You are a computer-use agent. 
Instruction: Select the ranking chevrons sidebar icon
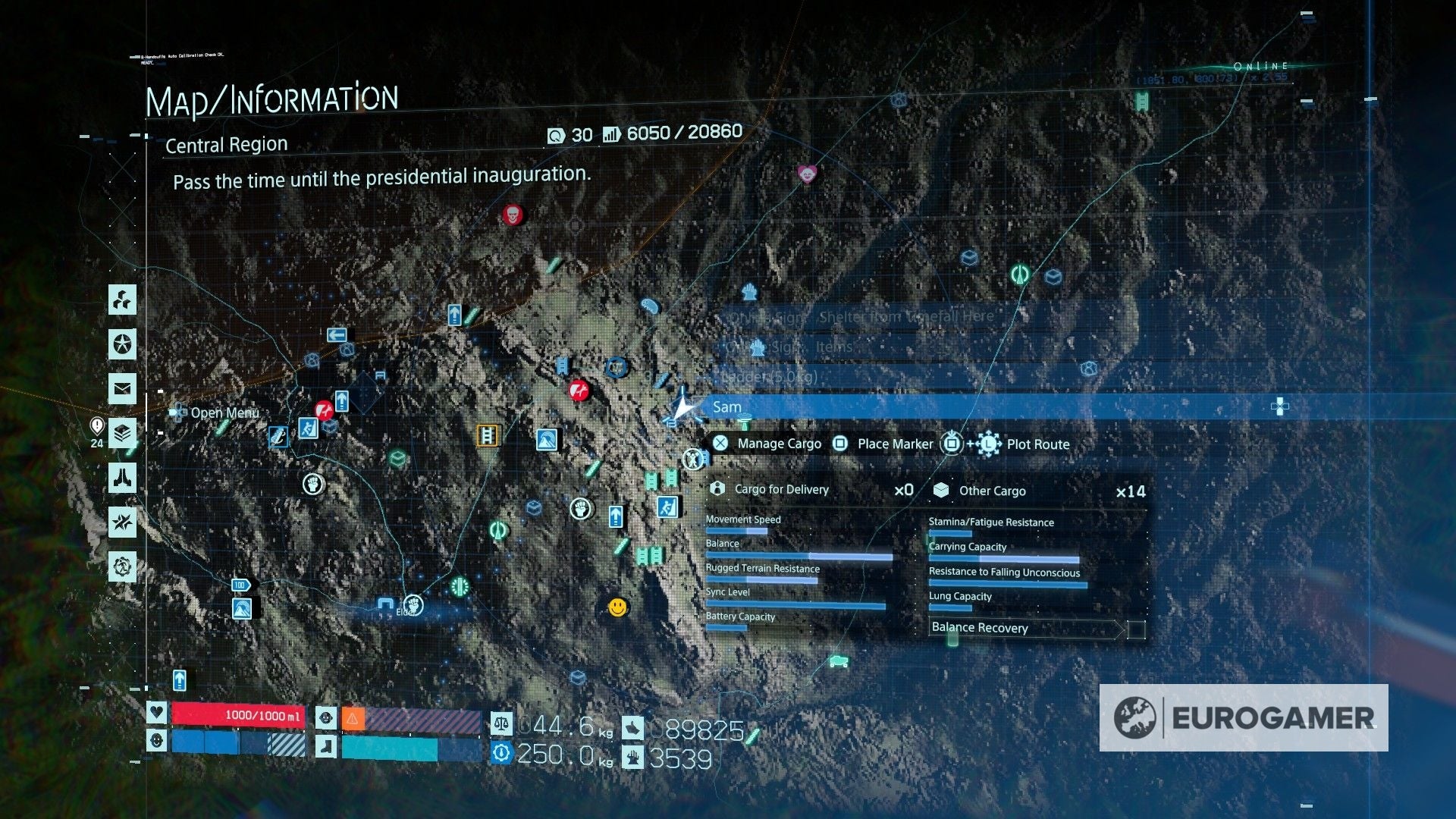[x=121, y=431]
